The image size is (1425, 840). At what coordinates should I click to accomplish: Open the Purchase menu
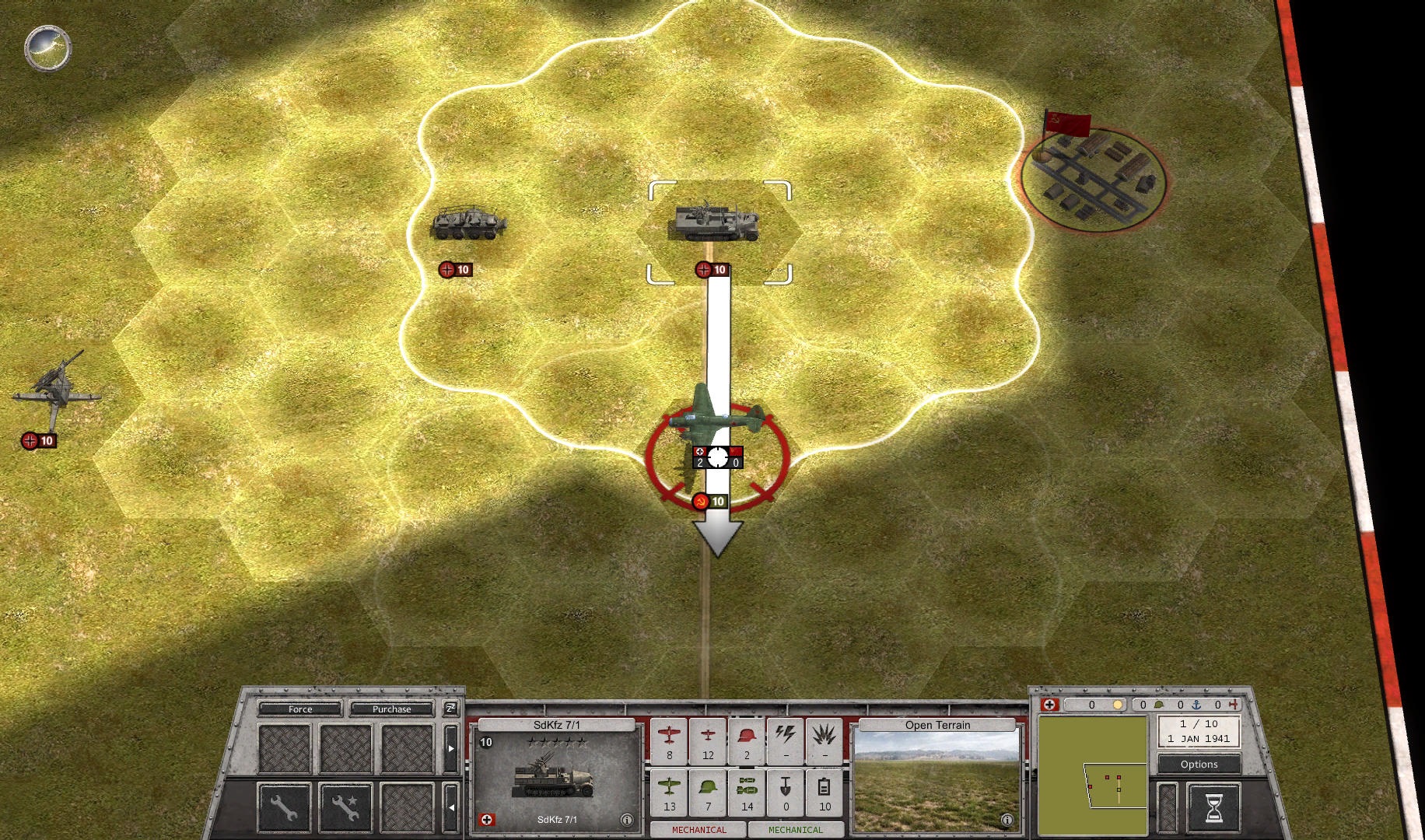point(391,709)
